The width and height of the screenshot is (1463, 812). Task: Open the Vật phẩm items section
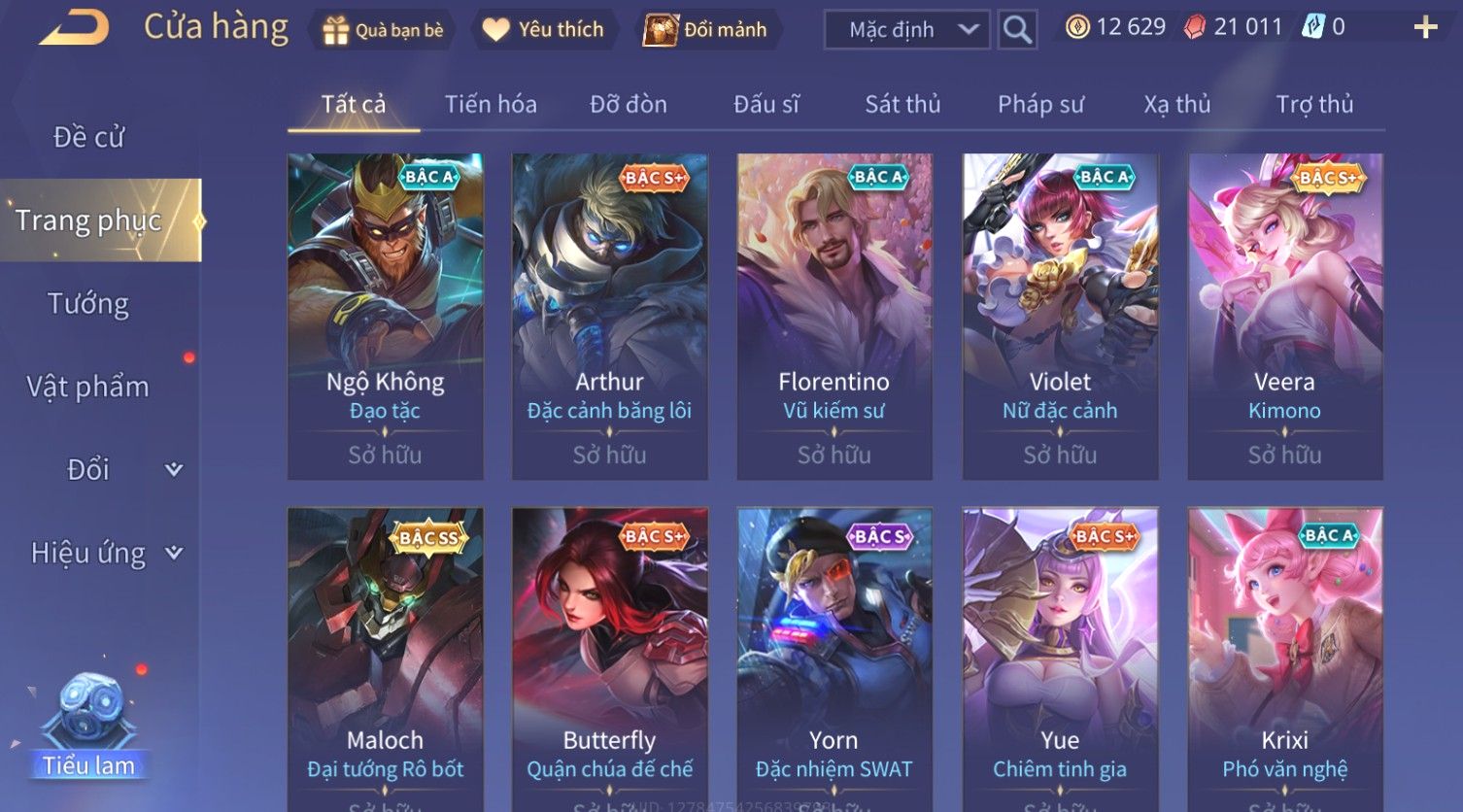tap(88, 387)
